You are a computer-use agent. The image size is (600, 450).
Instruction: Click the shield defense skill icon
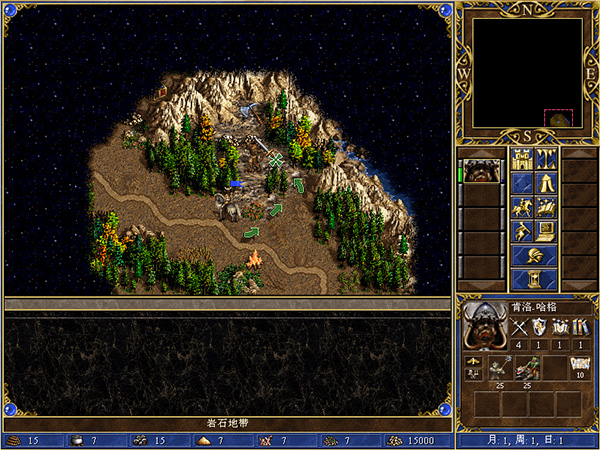coord(539,327)
